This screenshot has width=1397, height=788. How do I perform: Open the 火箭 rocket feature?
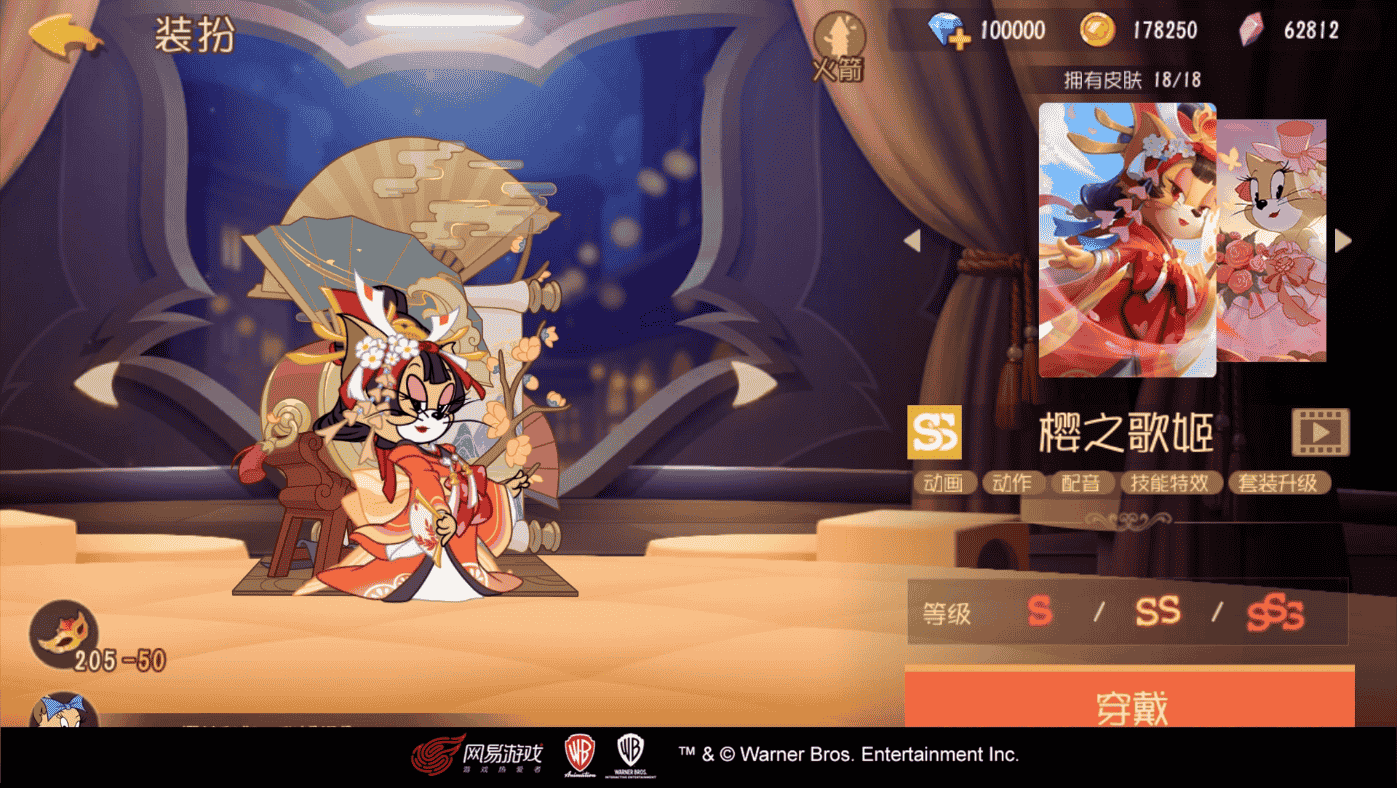click(x=837, y=40)
